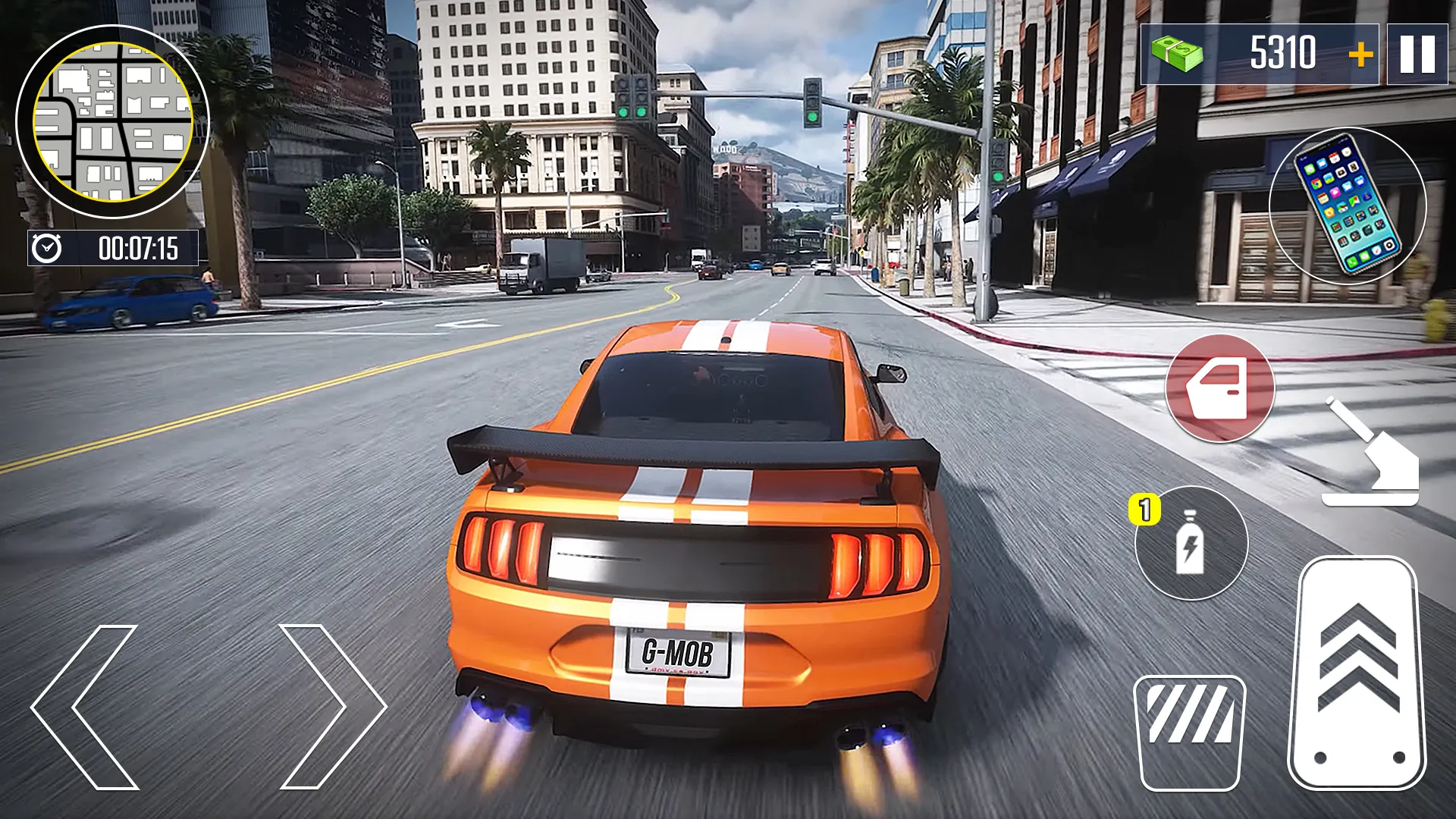Exit the car using the door button
This screenshot has width=1456, height=819.
[1219, 388]
